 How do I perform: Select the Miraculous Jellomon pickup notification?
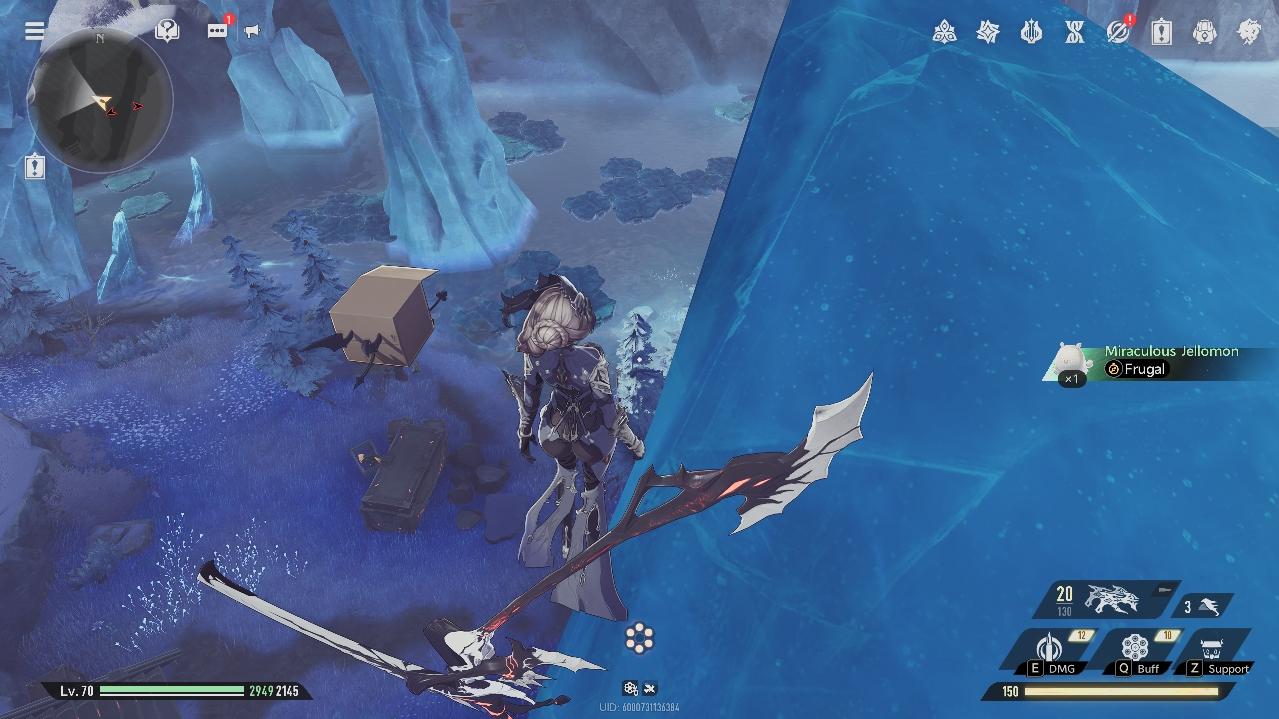(x=1160, y=361)
